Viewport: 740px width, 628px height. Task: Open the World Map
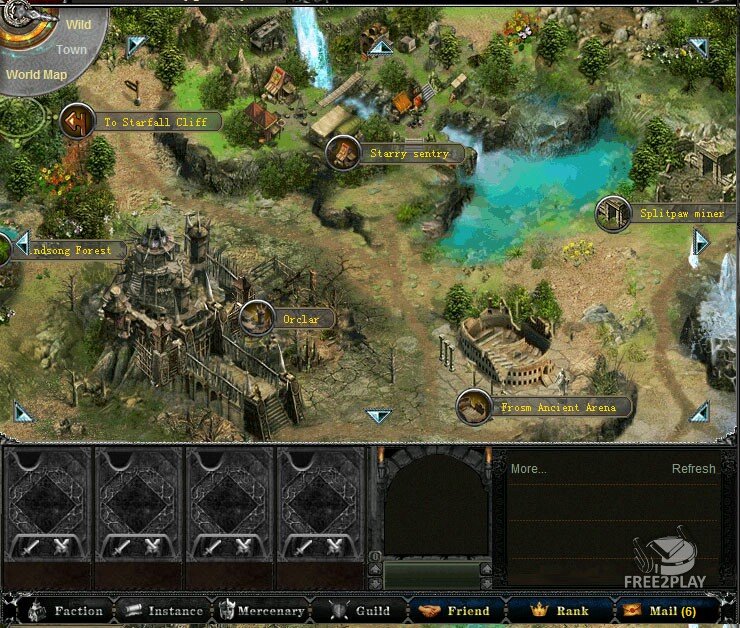(35, 74)
